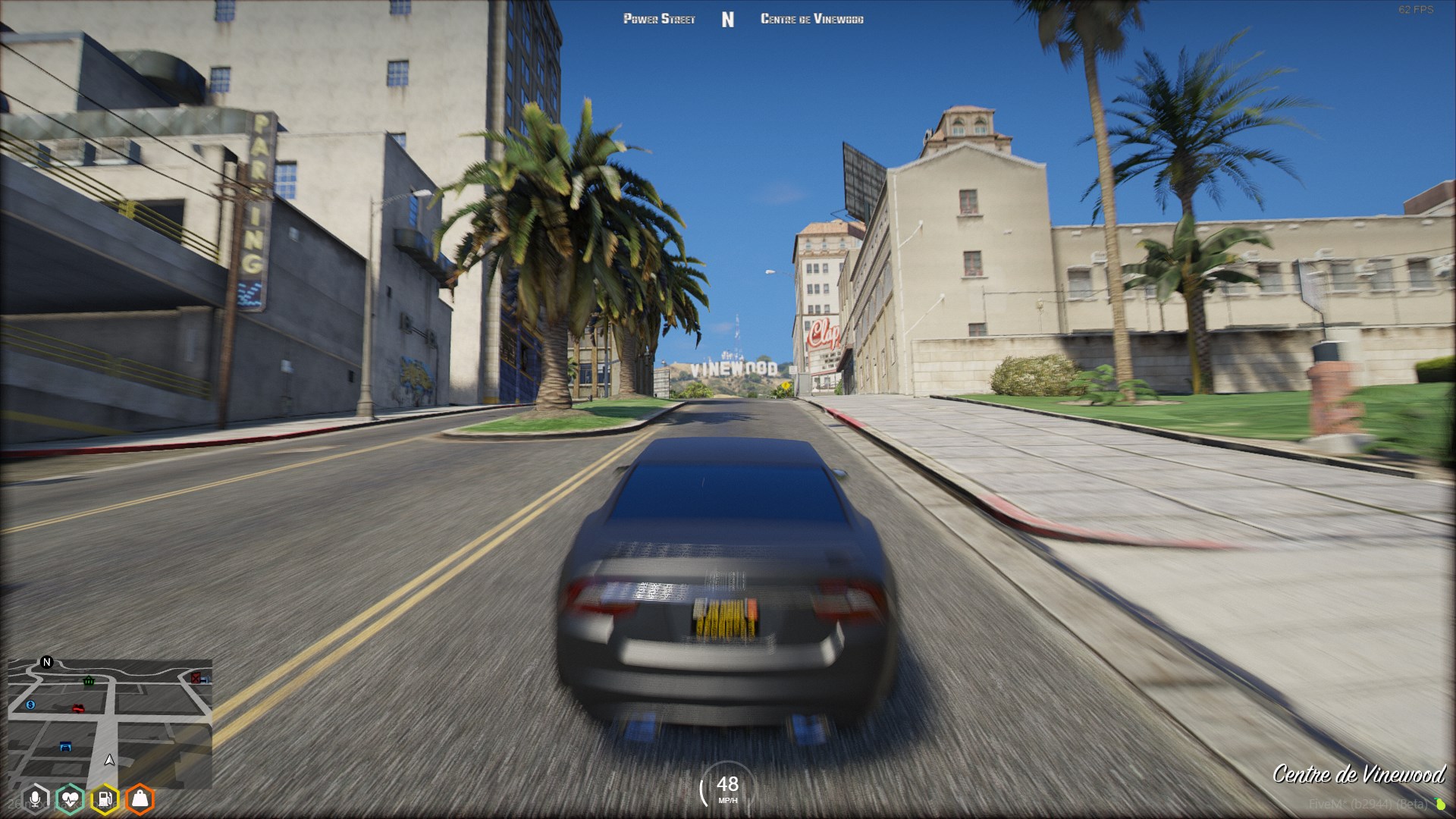Screen dimensions: 1456x819
Task: Select the blue garage car marker
Action: [x=66, y=747]
